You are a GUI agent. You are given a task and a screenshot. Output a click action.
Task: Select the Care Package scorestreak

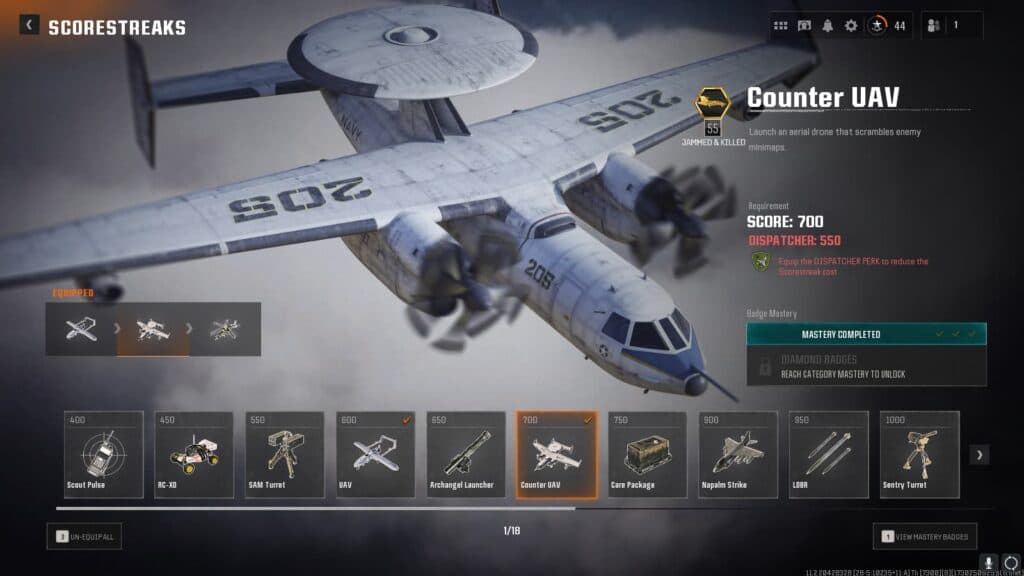coord(647,454)
